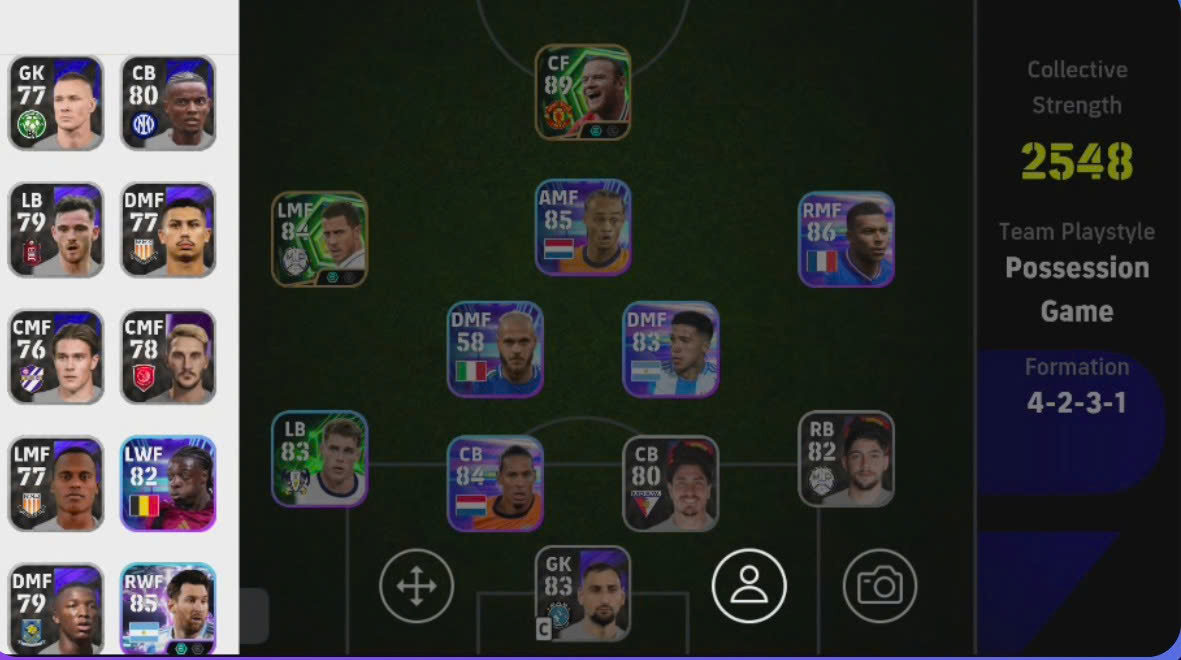Pick the LMF left midfielder card on pitch
Screen dimensions: 1181x660
click(320, 239)
